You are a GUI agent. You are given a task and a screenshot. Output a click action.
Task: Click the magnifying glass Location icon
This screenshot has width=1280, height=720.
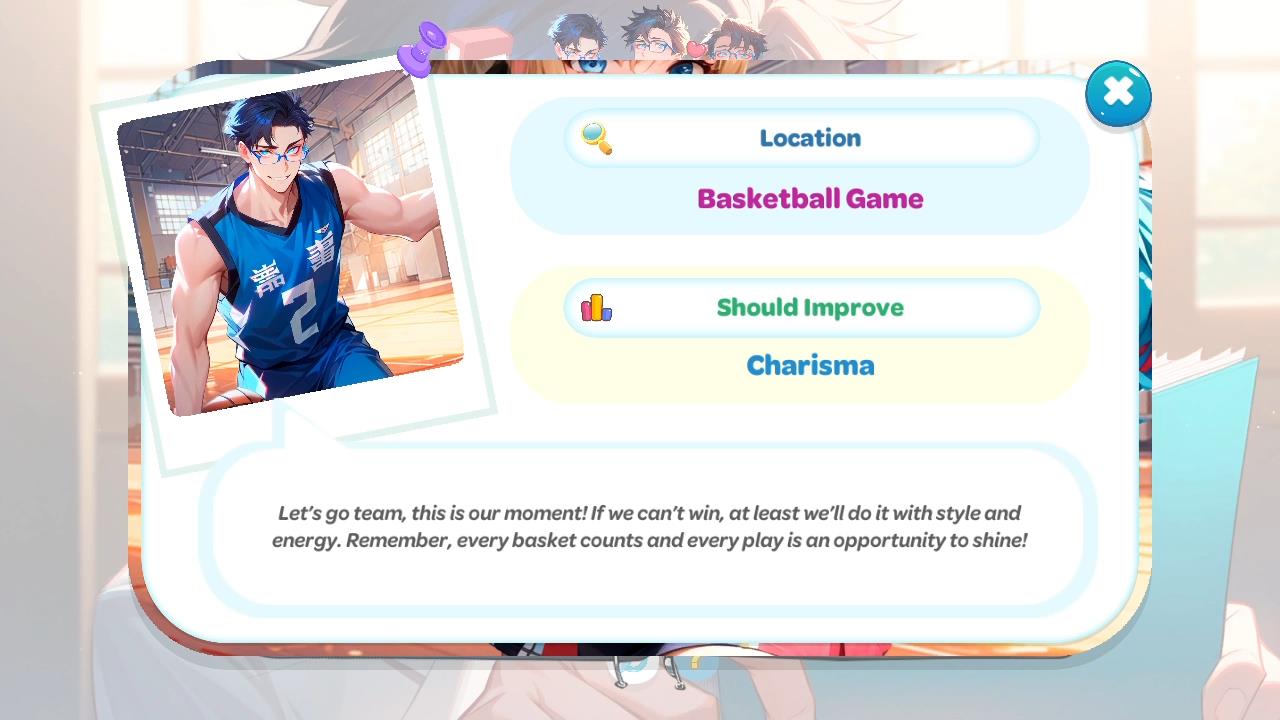597,138
